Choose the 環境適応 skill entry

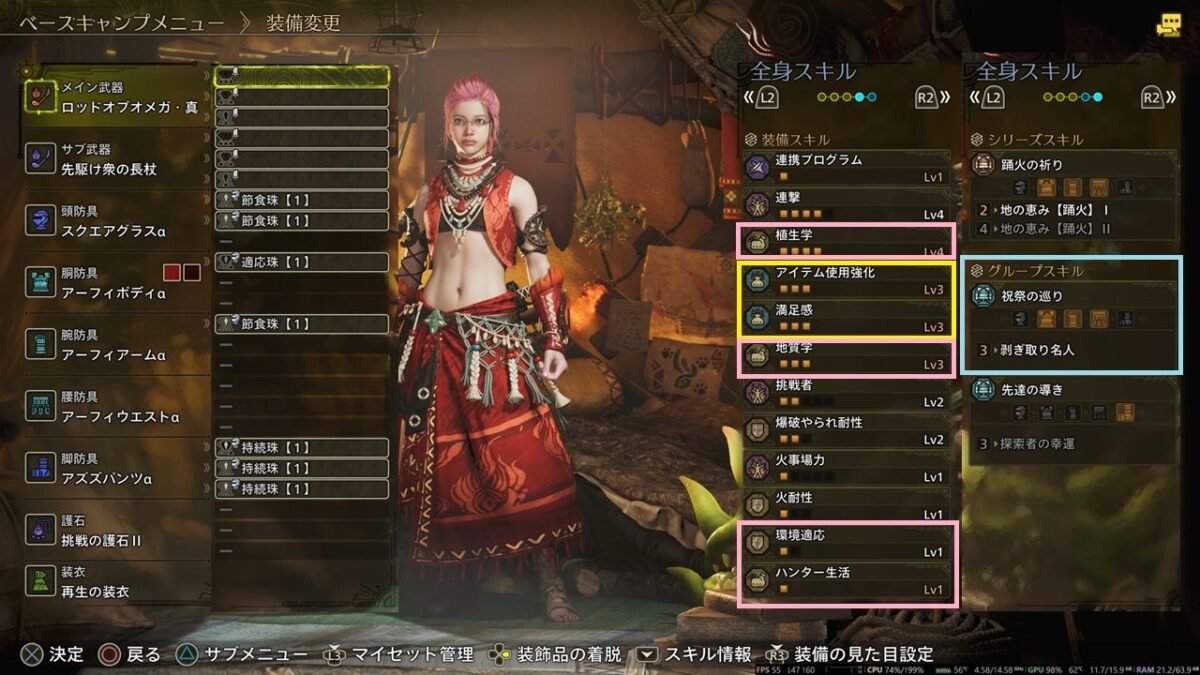[847, 543]
